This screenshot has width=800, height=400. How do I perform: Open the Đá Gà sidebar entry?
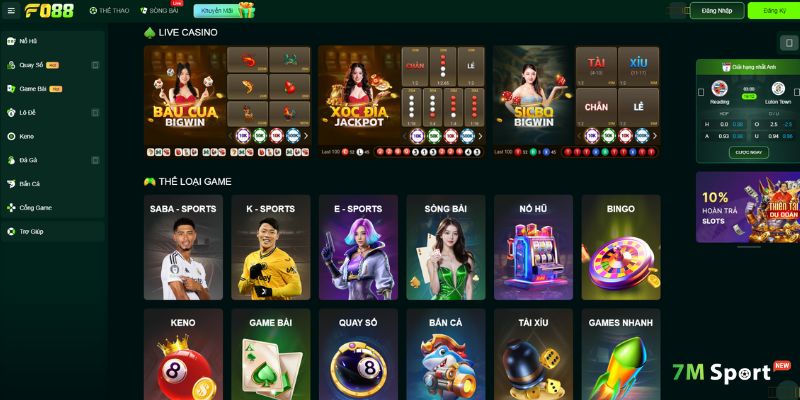pyautogui.click(x=28, y=160)
